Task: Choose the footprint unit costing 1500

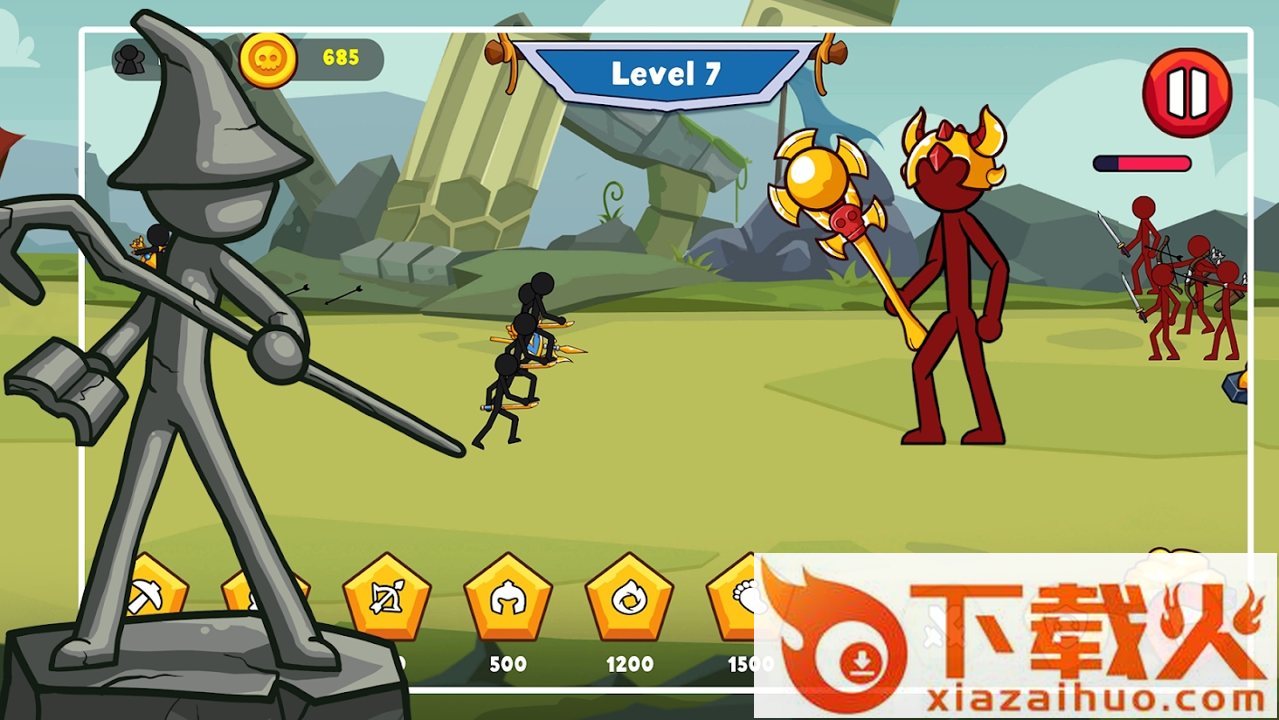Action: [738, 597]
